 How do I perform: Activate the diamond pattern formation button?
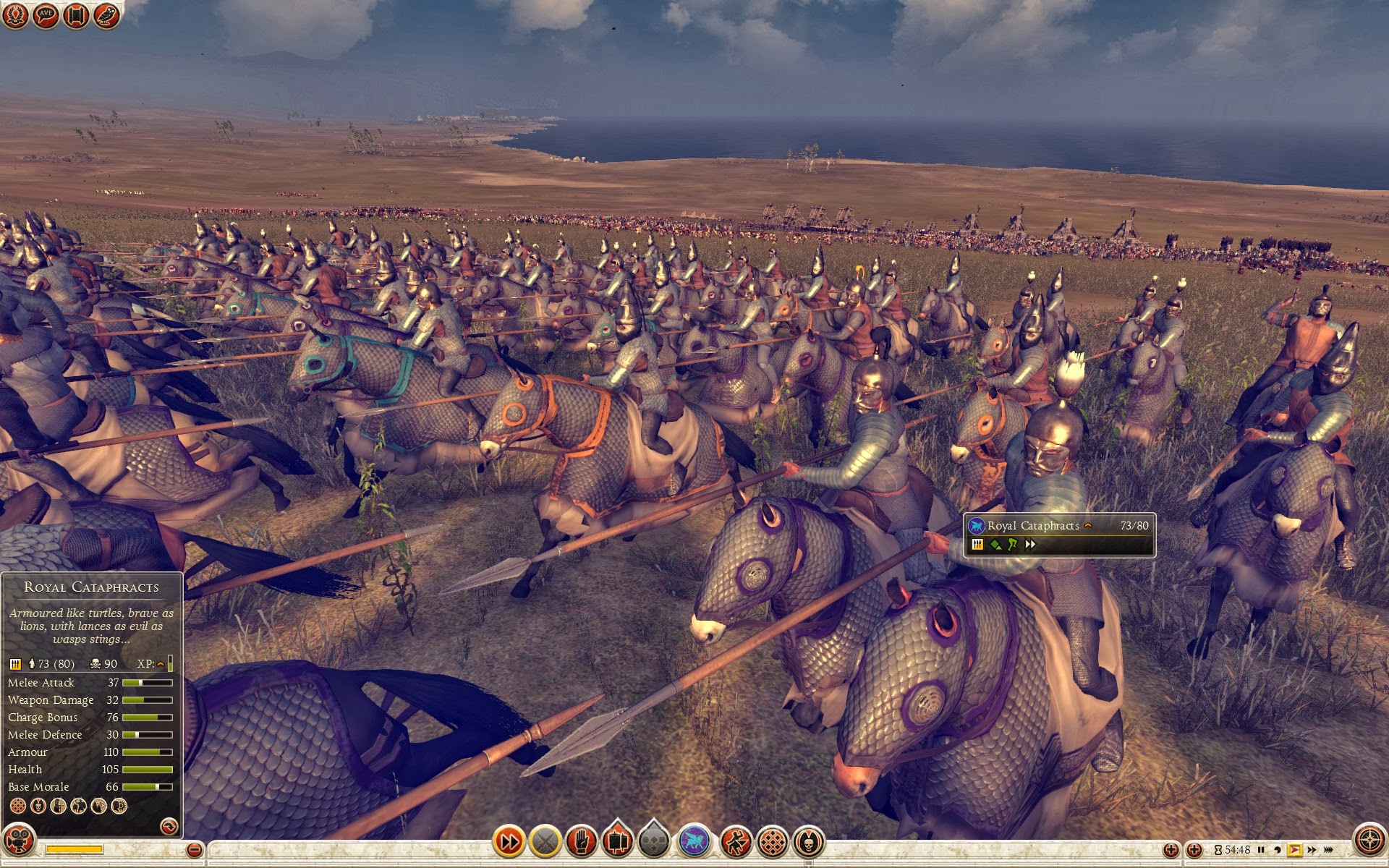772,841
